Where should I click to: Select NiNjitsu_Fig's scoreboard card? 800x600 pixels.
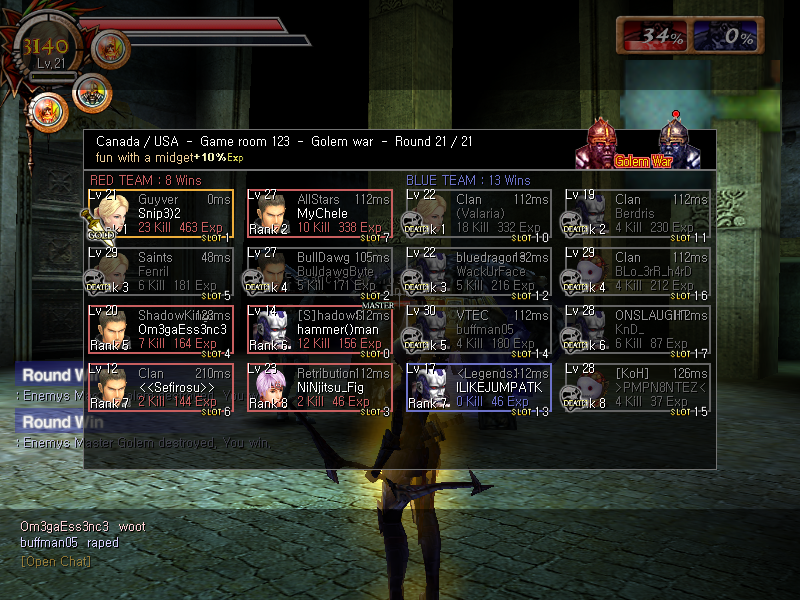[x=320, y=388]
